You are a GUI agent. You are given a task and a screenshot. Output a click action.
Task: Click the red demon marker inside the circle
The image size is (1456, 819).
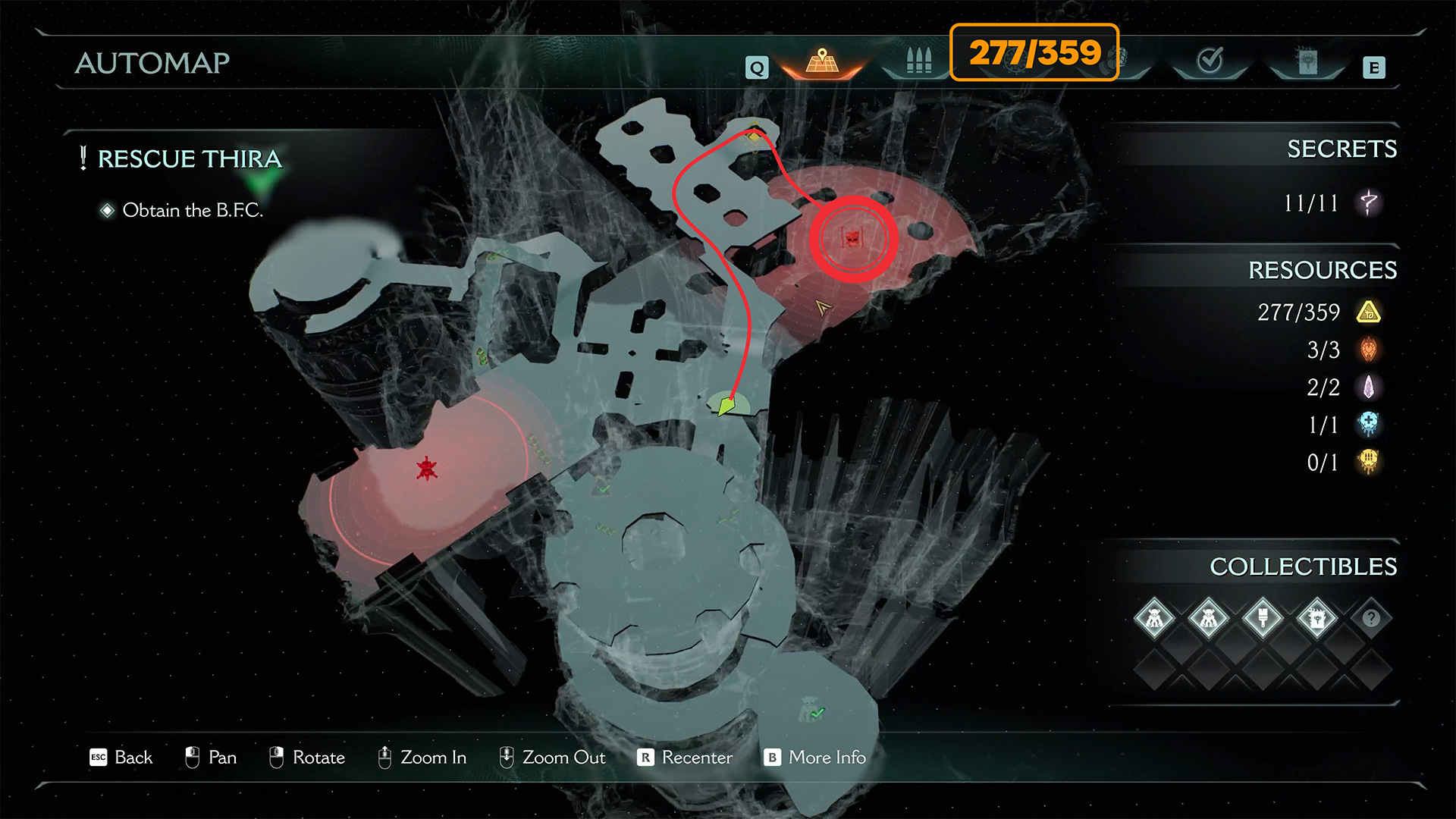pos(853,239)
